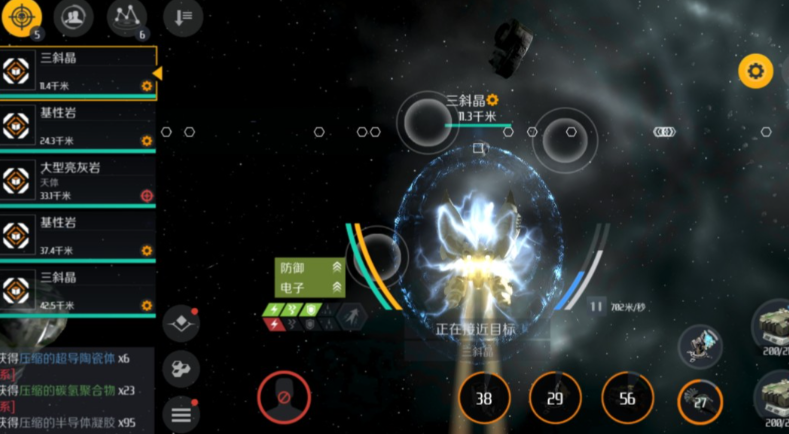
Task: Switch to the constellation route tab
Action: click(127, 17)
